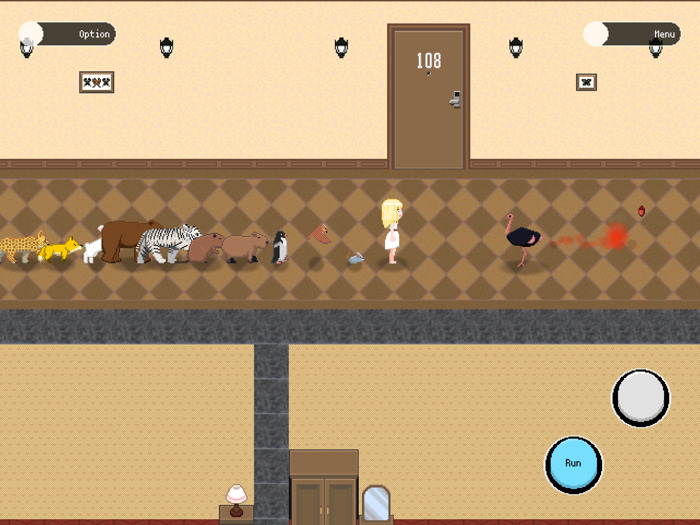Viewport: 700px width, 525px height.
Task: Open the Option panel
Action: coord(68,34)
